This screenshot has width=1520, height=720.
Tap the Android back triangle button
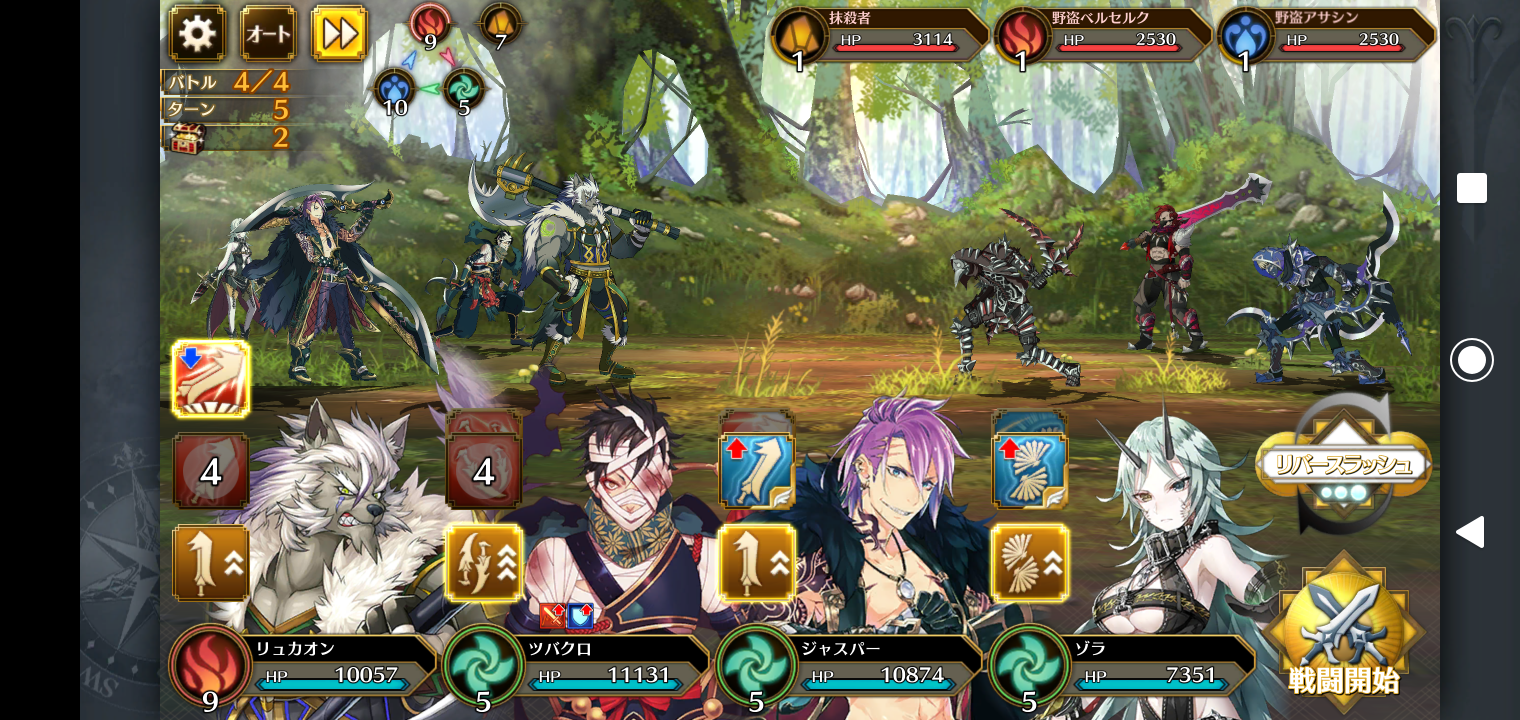point(1470,532)
